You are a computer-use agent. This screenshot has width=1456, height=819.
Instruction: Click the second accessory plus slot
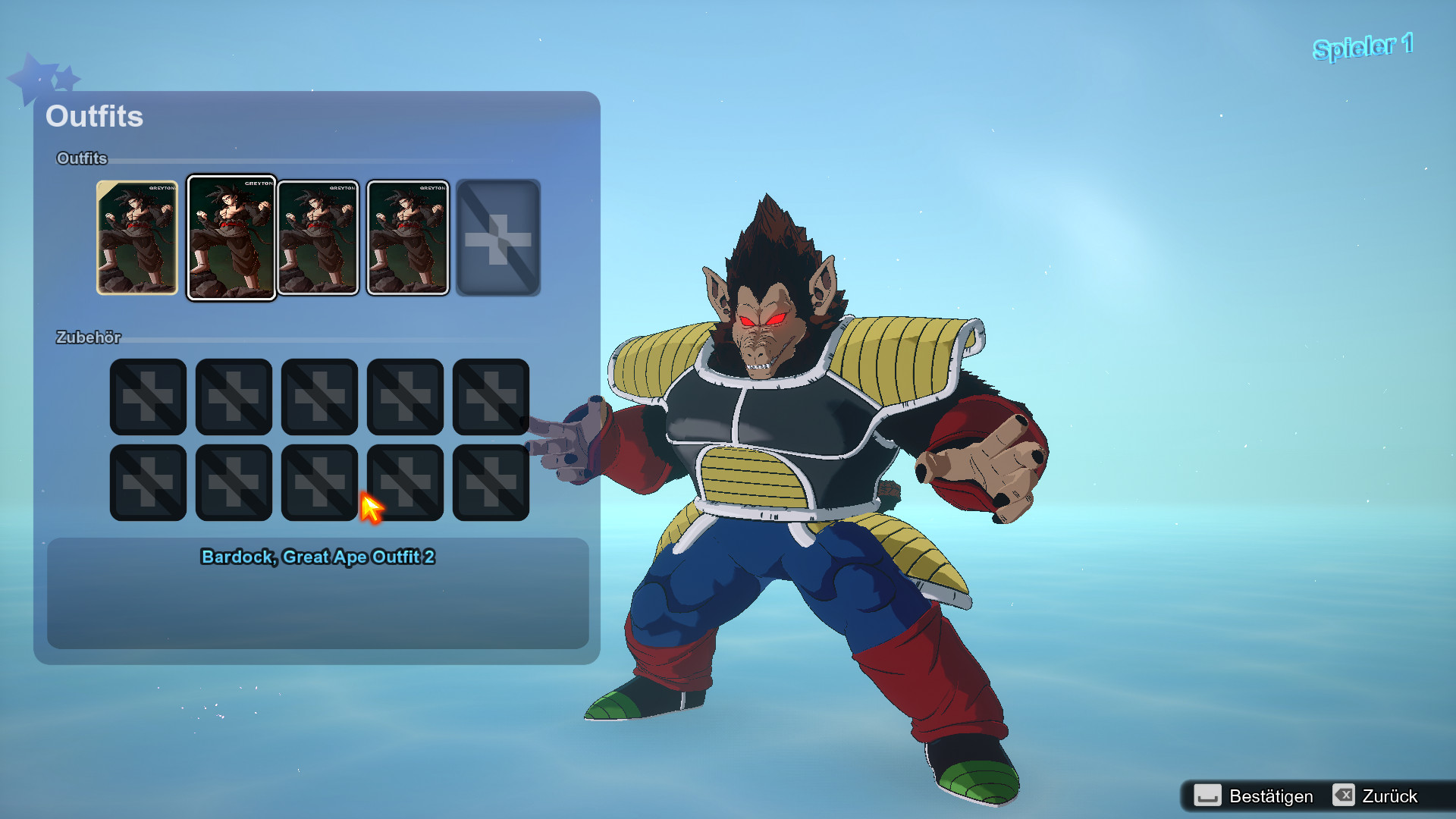234,396
